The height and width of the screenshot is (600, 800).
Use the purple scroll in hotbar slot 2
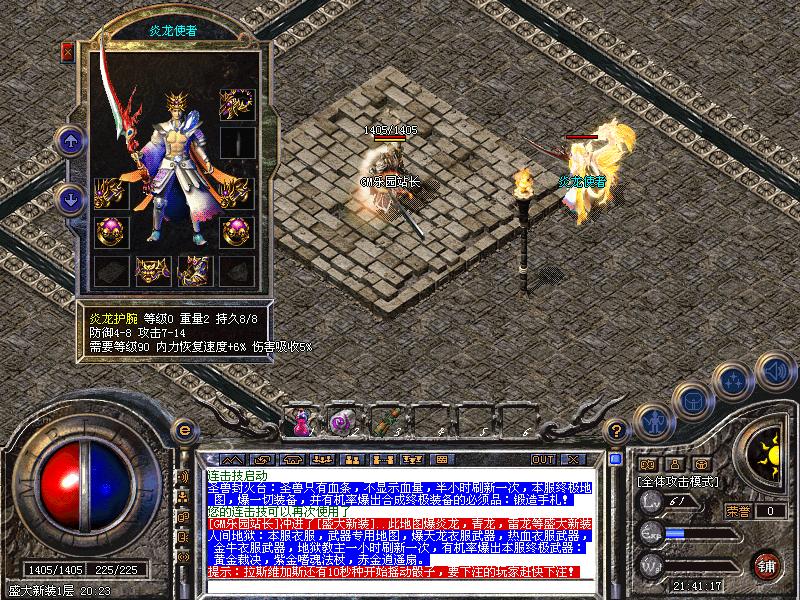tap(341, 421)
